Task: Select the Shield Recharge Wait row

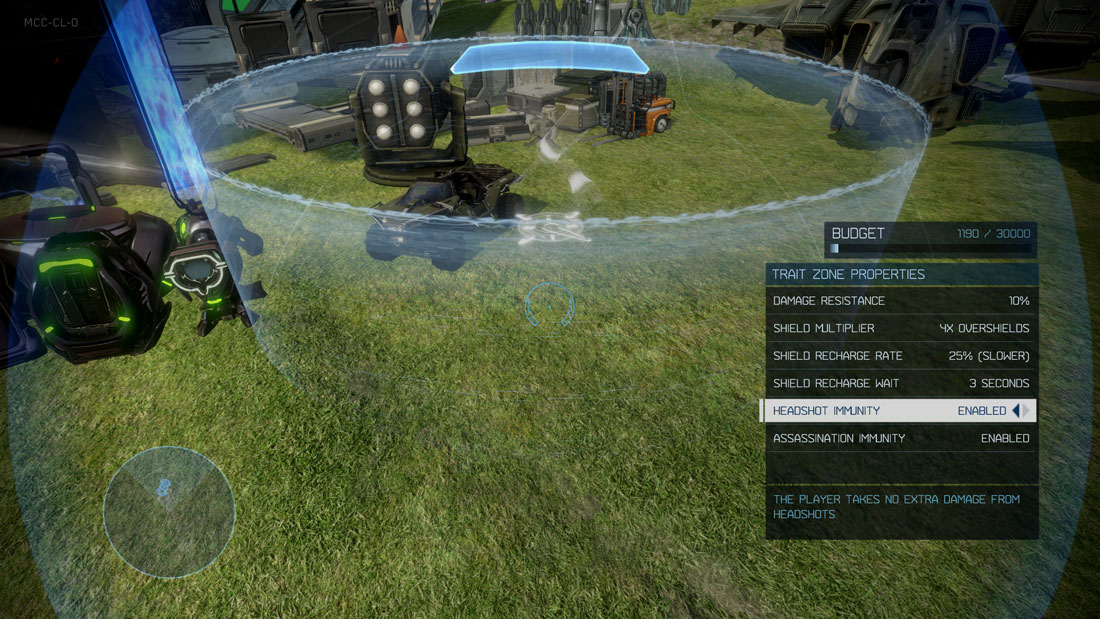Action: pyautogui.click(x=900, y=383)
